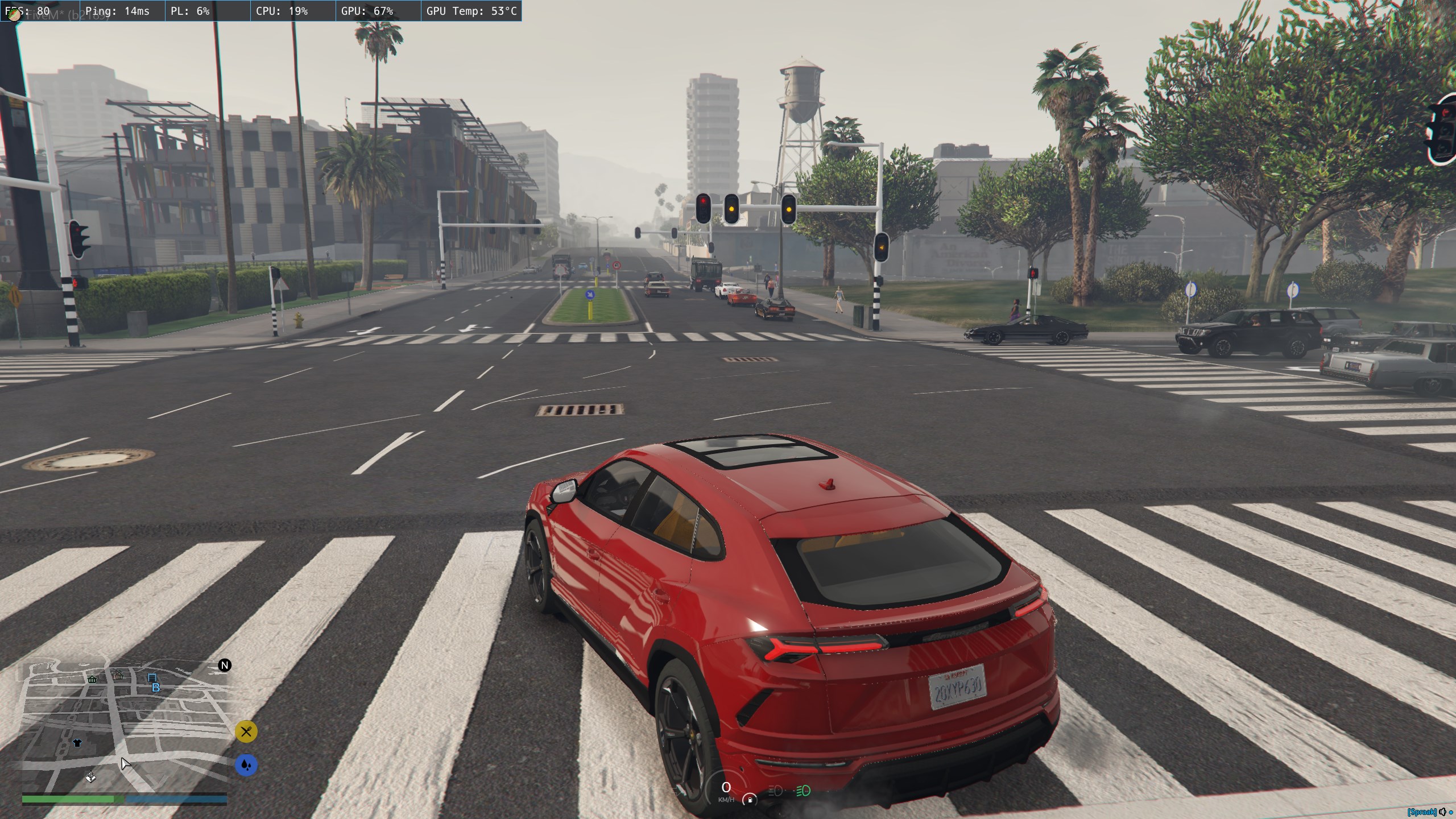Click the voice chat speaker icon
The width and height of the screenshot is (1456, 819).
coord(1442,812)
